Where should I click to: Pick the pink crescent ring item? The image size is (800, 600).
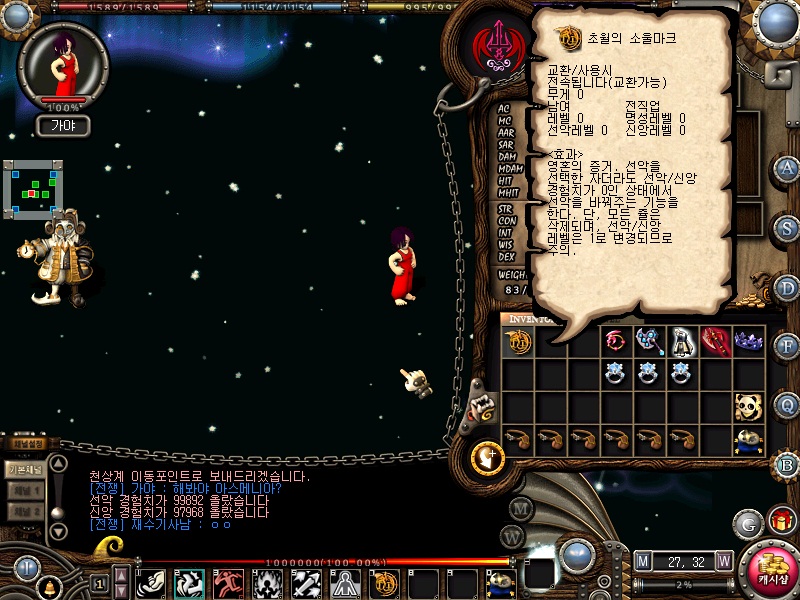(615, 342)
